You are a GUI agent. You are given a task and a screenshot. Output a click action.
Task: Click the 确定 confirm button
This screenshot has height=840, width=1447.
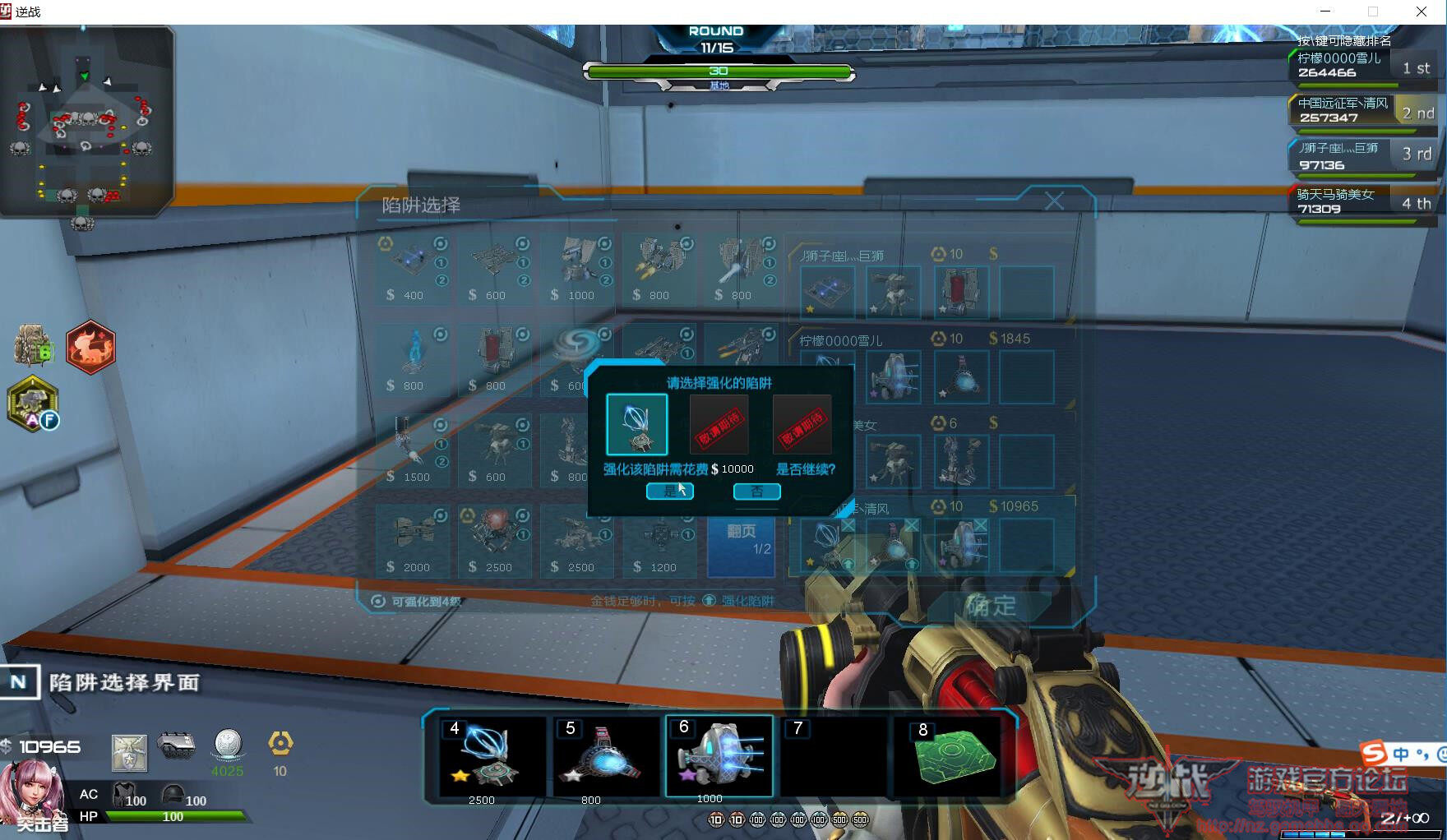coord(991,607)
